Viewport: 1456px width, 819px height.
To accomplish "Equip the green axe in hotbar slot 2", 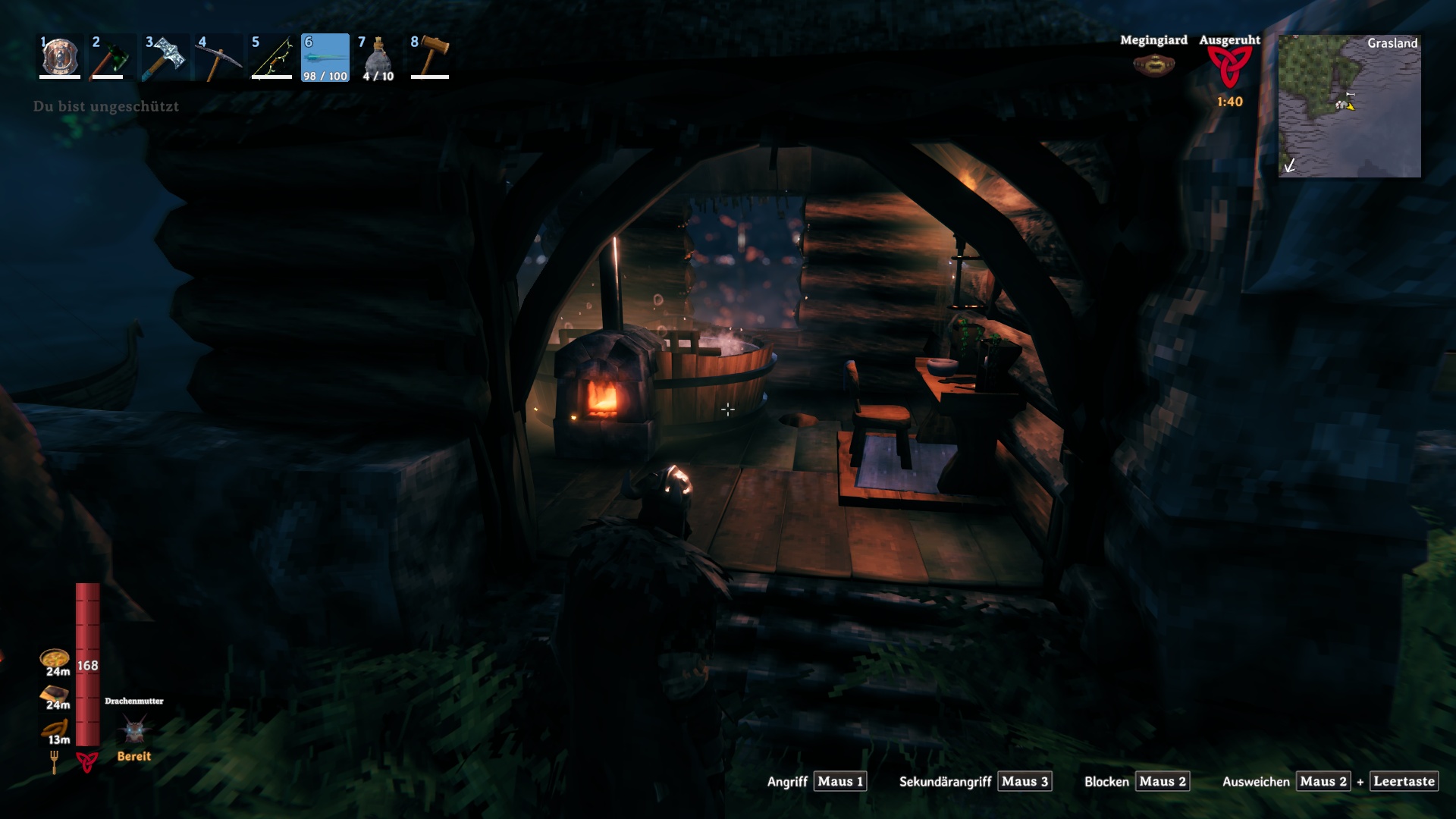I will tap(112, 57).
